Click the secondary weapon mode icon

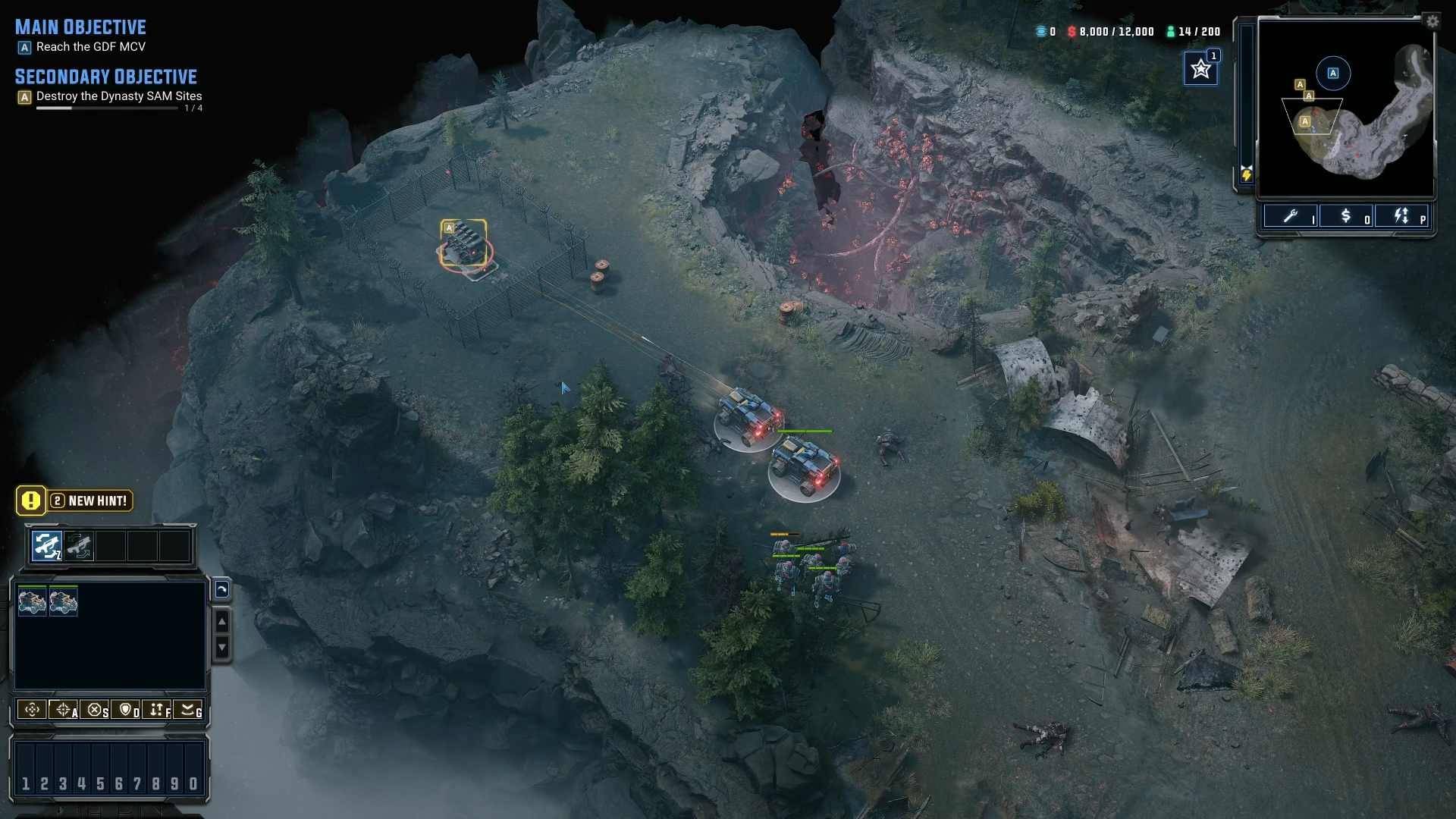[x=80, y=544]
